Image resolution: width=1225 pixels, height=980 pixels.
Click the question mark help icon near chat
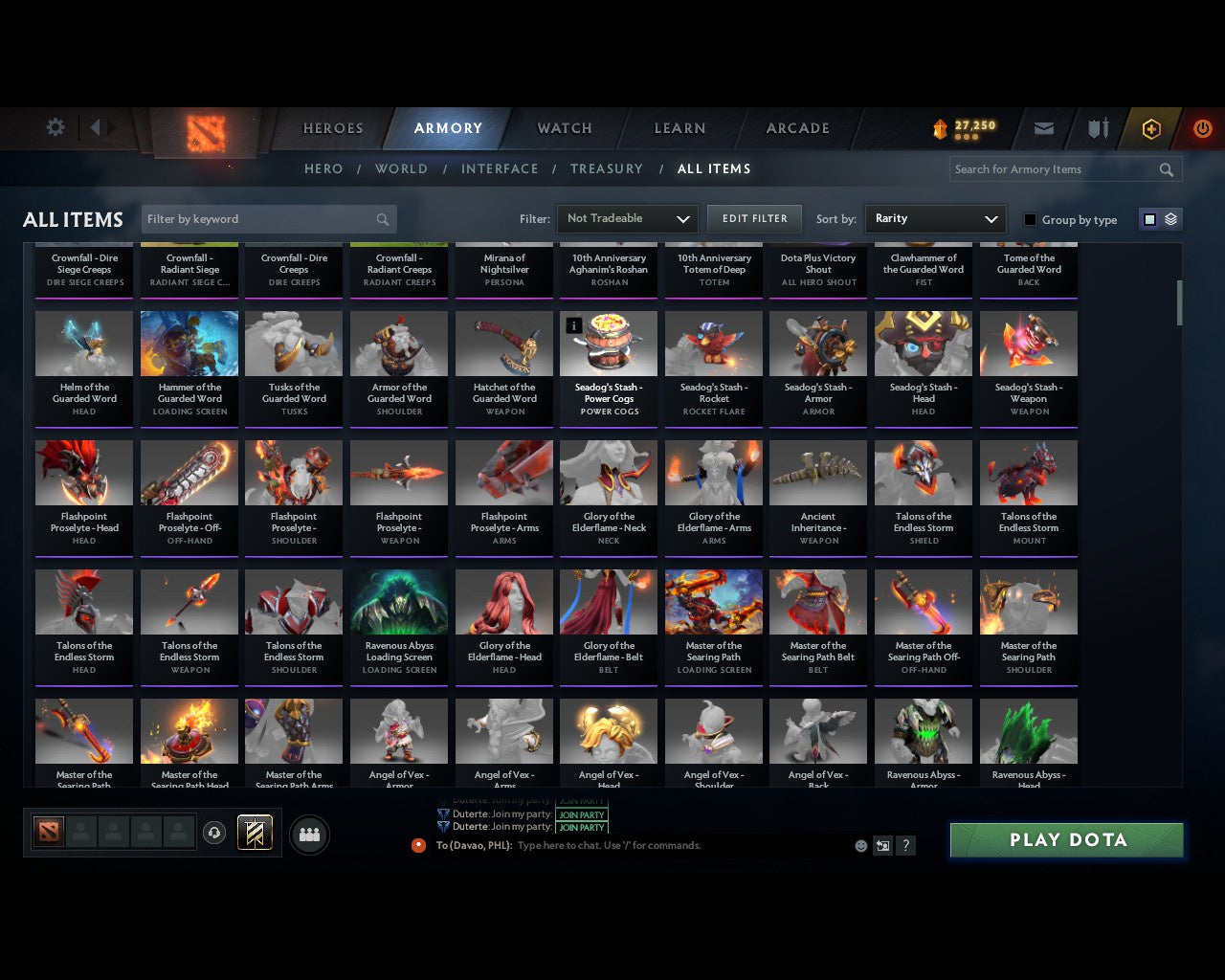(x=905, y=845)
